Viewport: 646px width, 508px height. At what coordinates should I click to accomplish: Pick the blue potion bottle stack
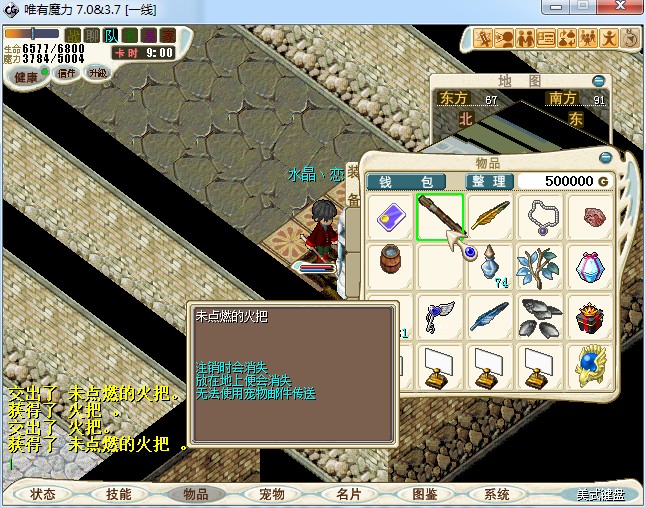pos(490,268)
